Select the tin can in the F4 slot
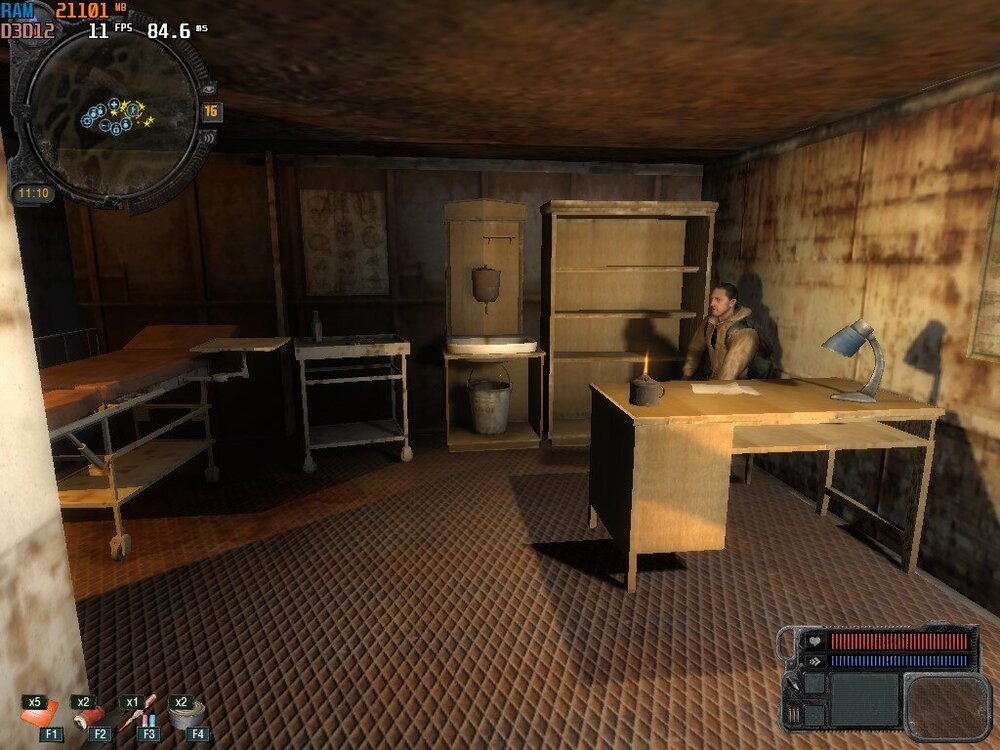This screenshot has width=1000, height=750. [185, 714]
